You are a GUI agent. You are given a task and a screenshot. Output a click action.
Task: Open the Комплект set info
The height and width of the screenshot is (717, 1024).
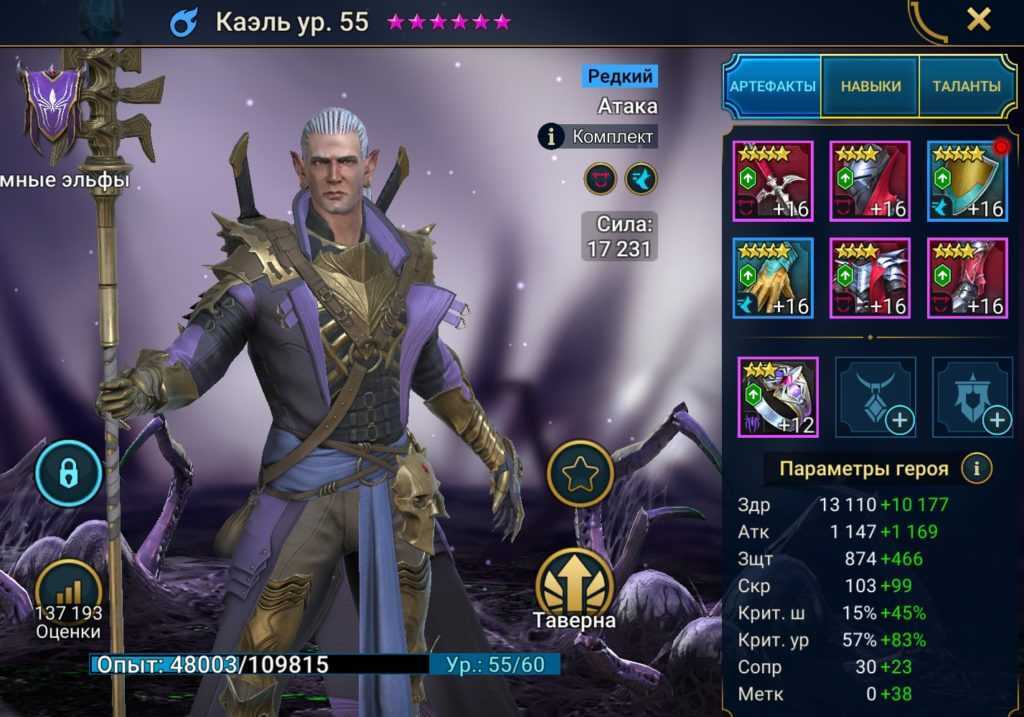click(x=598, y=136)
